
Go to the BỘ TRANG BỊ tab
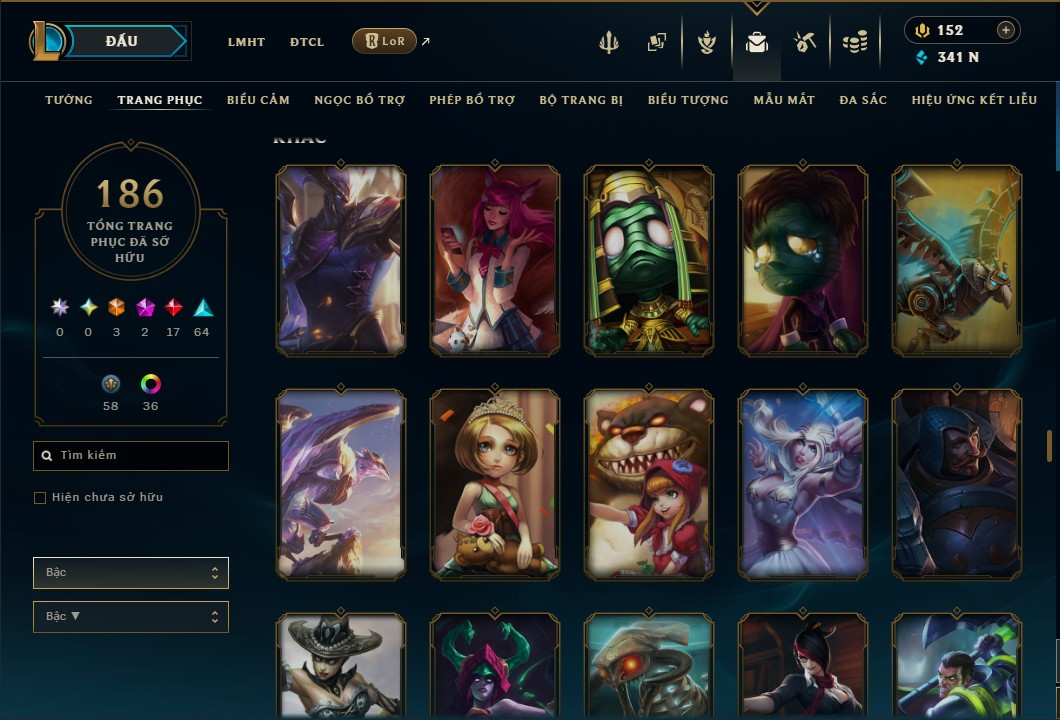(x=581, y=100)
